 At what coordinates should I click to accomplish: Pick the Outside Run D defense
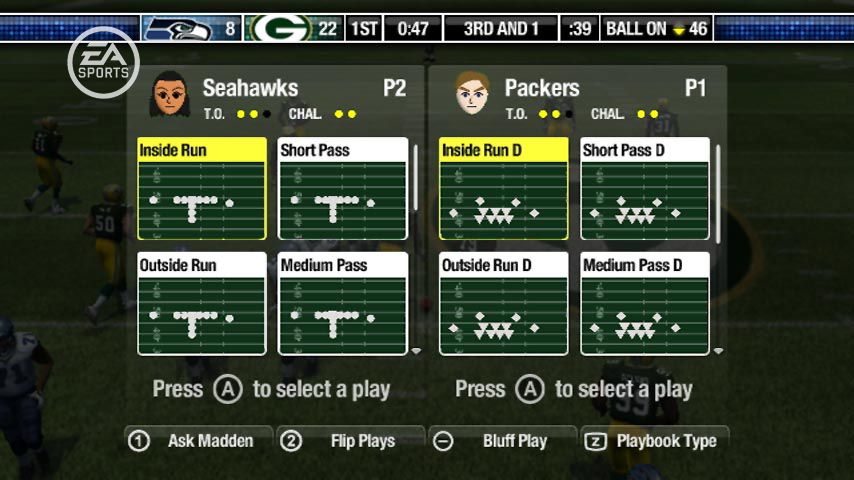504,304
